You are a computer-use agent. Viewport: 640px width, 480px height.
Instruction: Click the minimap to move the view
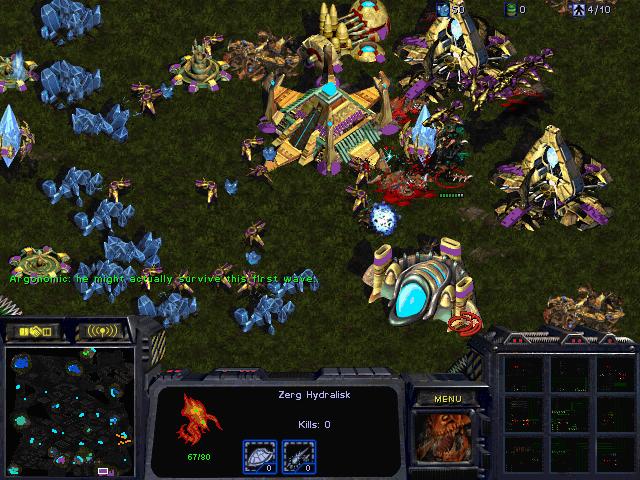pos(70,410)
